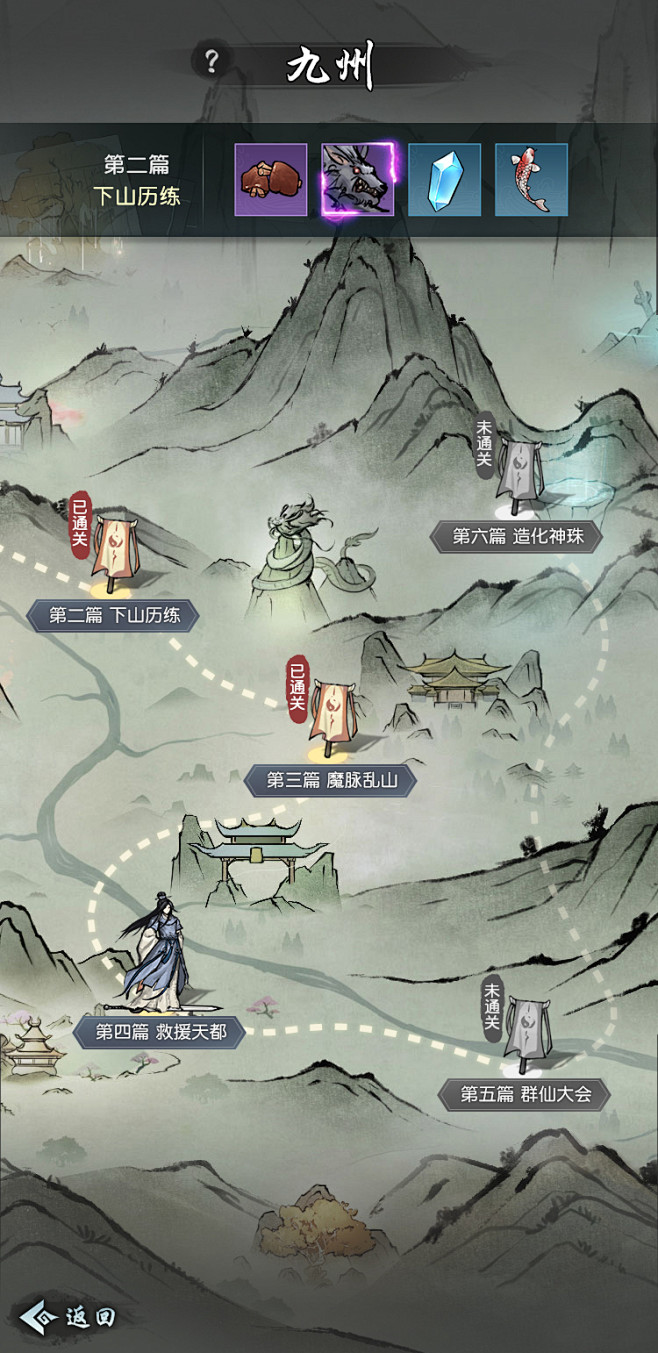
Task: Select the brown ore reward icon
Action: [x=271, y=180]
